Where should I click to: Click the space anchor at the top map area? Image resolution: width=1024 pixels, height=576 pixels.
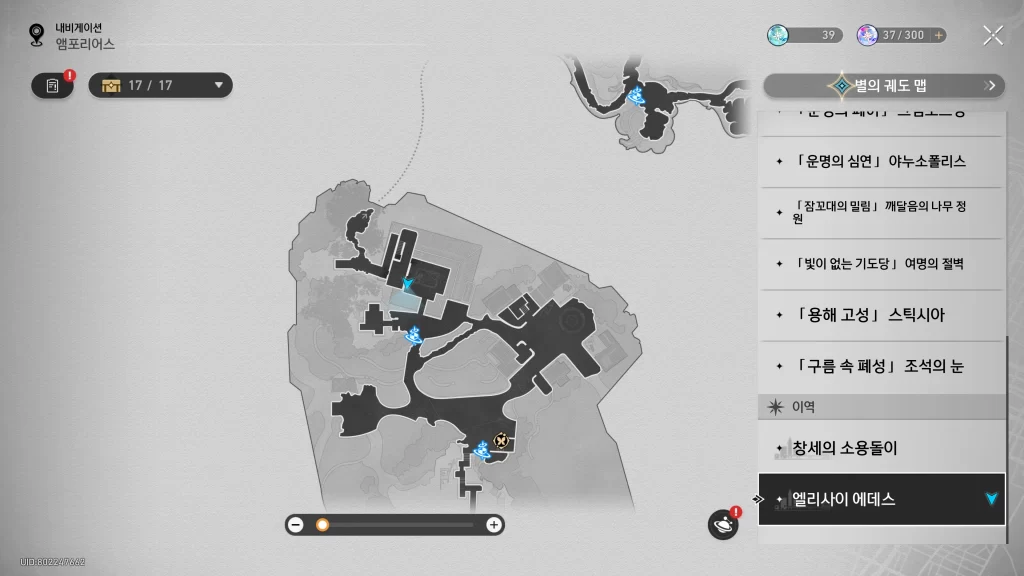tap(636, 95)
